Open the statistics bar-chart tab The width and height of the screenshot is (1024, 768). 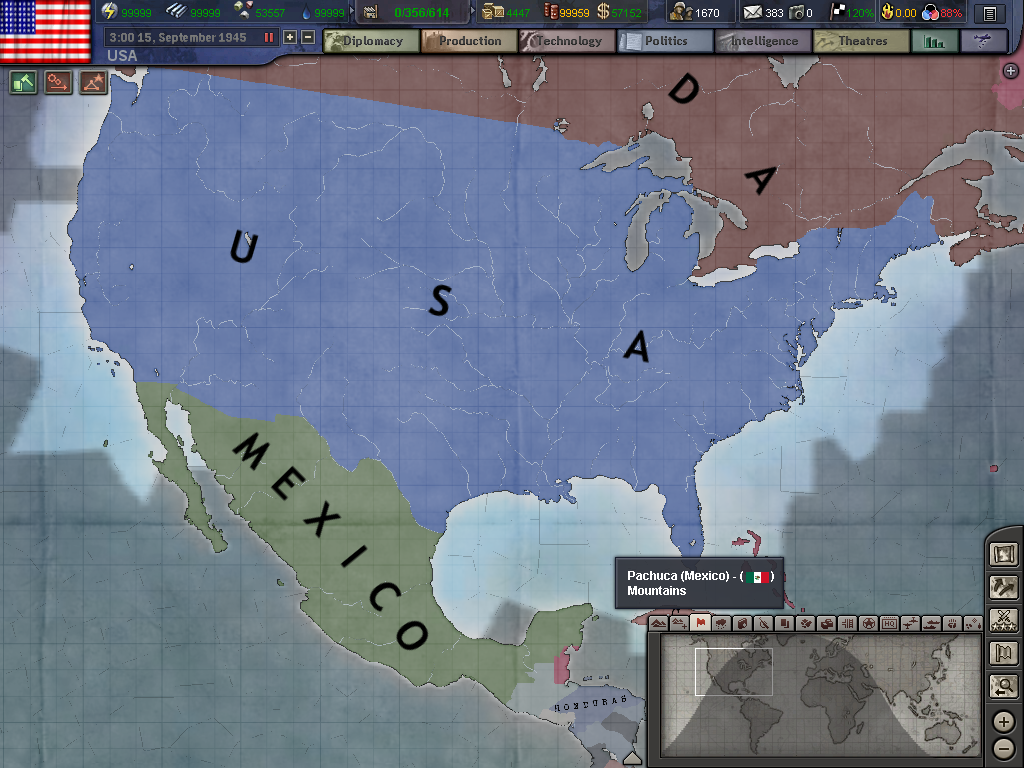point(935,41)
